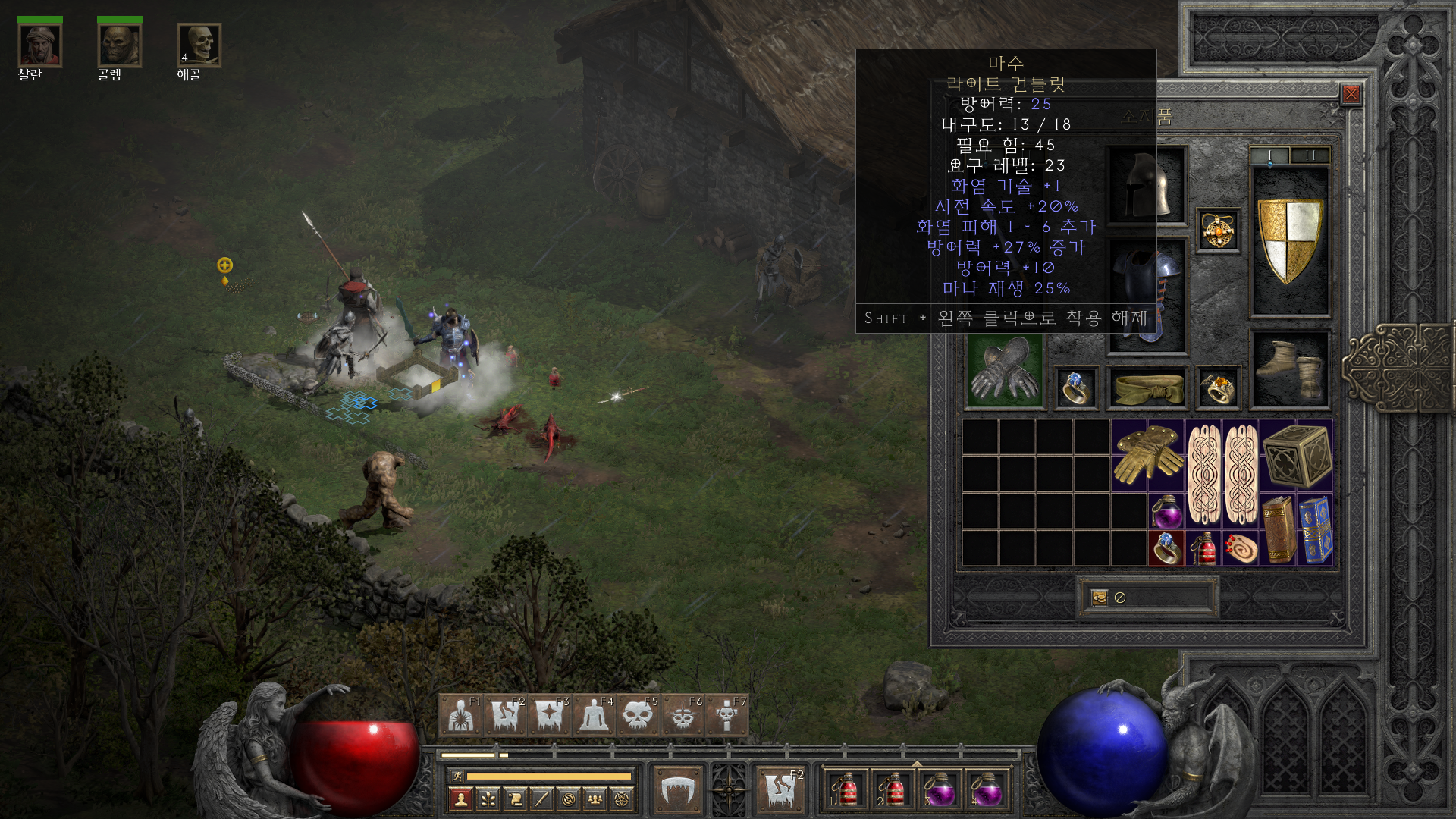Close the inventory panel
The height and width of the screenshot is (819, 1456).
(x=1351, y=94)
